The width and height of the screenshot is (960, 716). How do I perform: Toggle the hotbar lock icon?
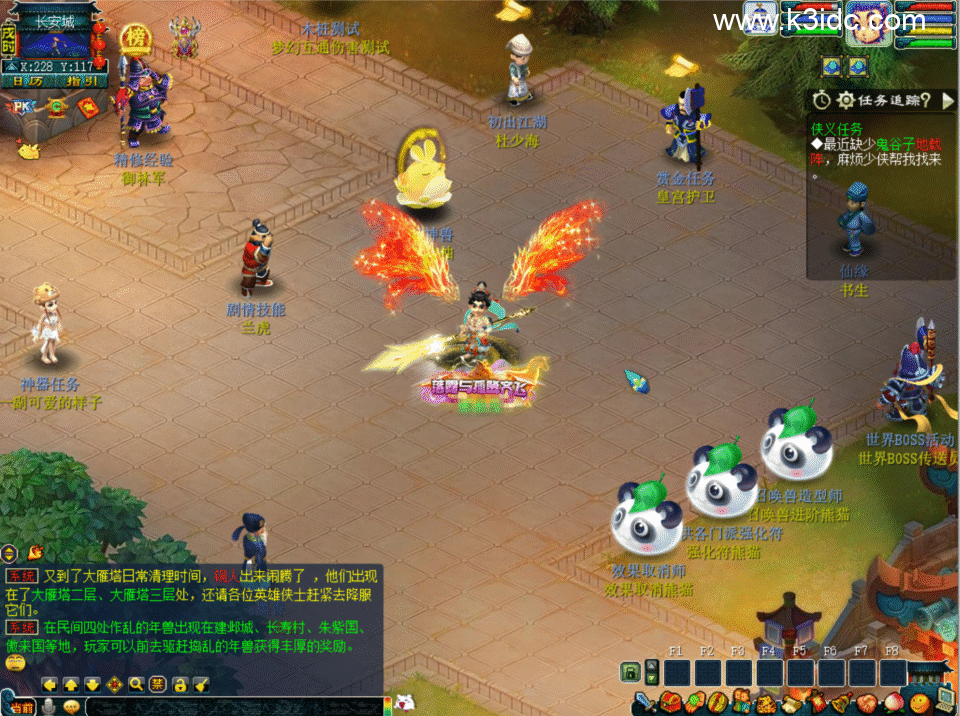(630, 672)
